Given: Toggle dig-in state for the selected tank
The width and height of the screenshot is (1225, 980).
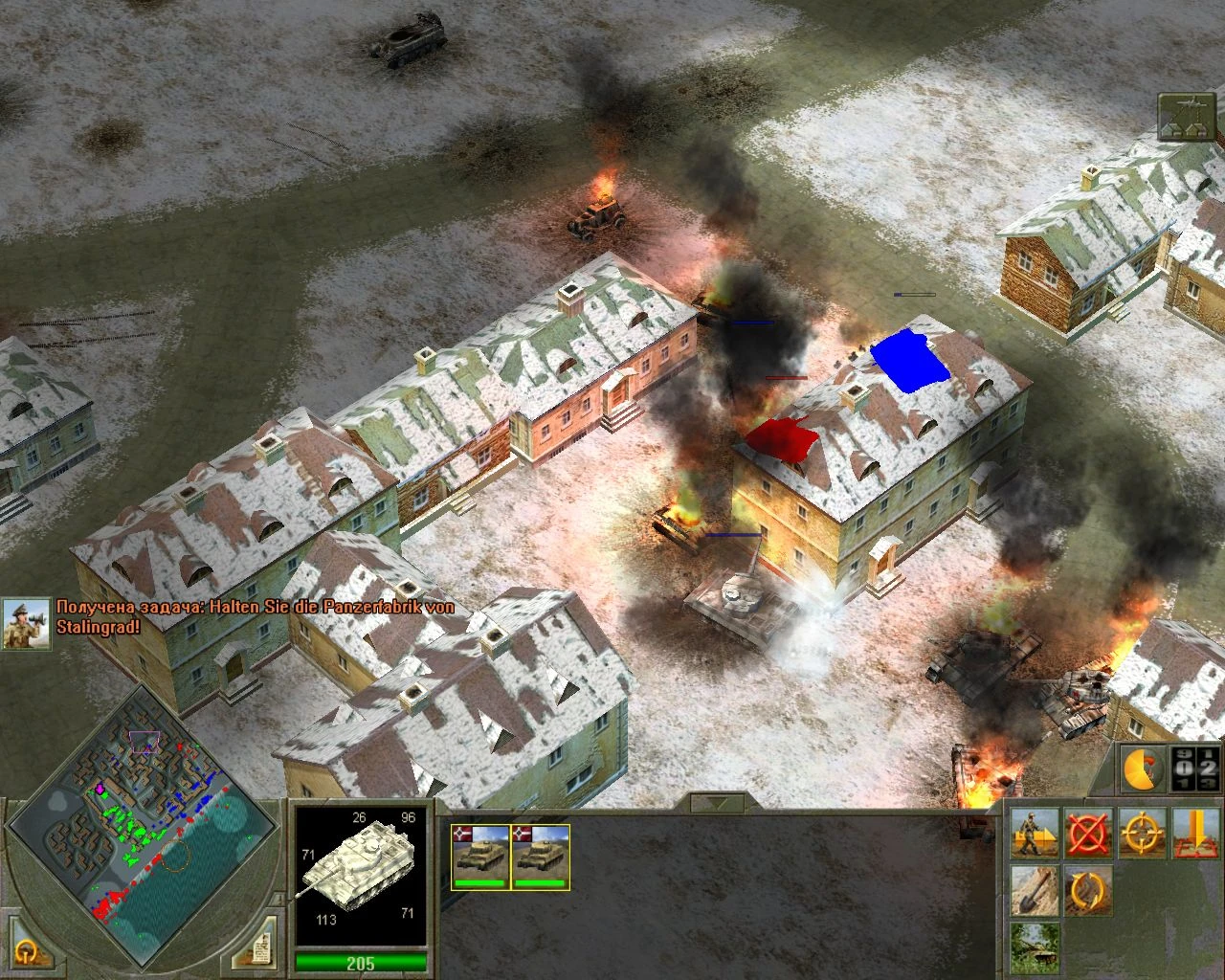Looking at the screenshot, I should point(1036,889).
